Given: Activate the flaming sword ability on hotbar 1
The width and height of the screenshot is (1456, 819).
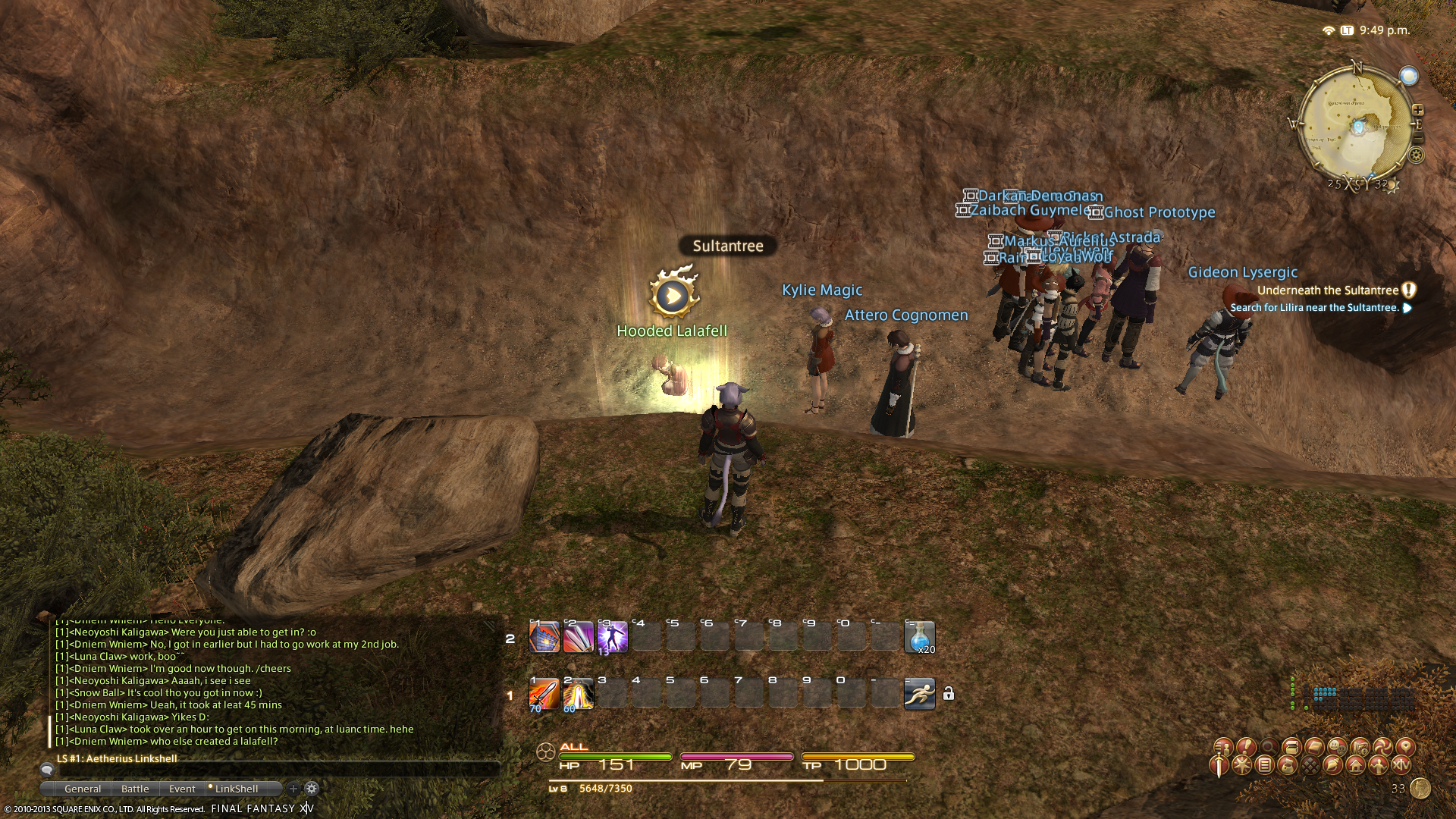Looking at the screenshot, I should tap(544, 694).
